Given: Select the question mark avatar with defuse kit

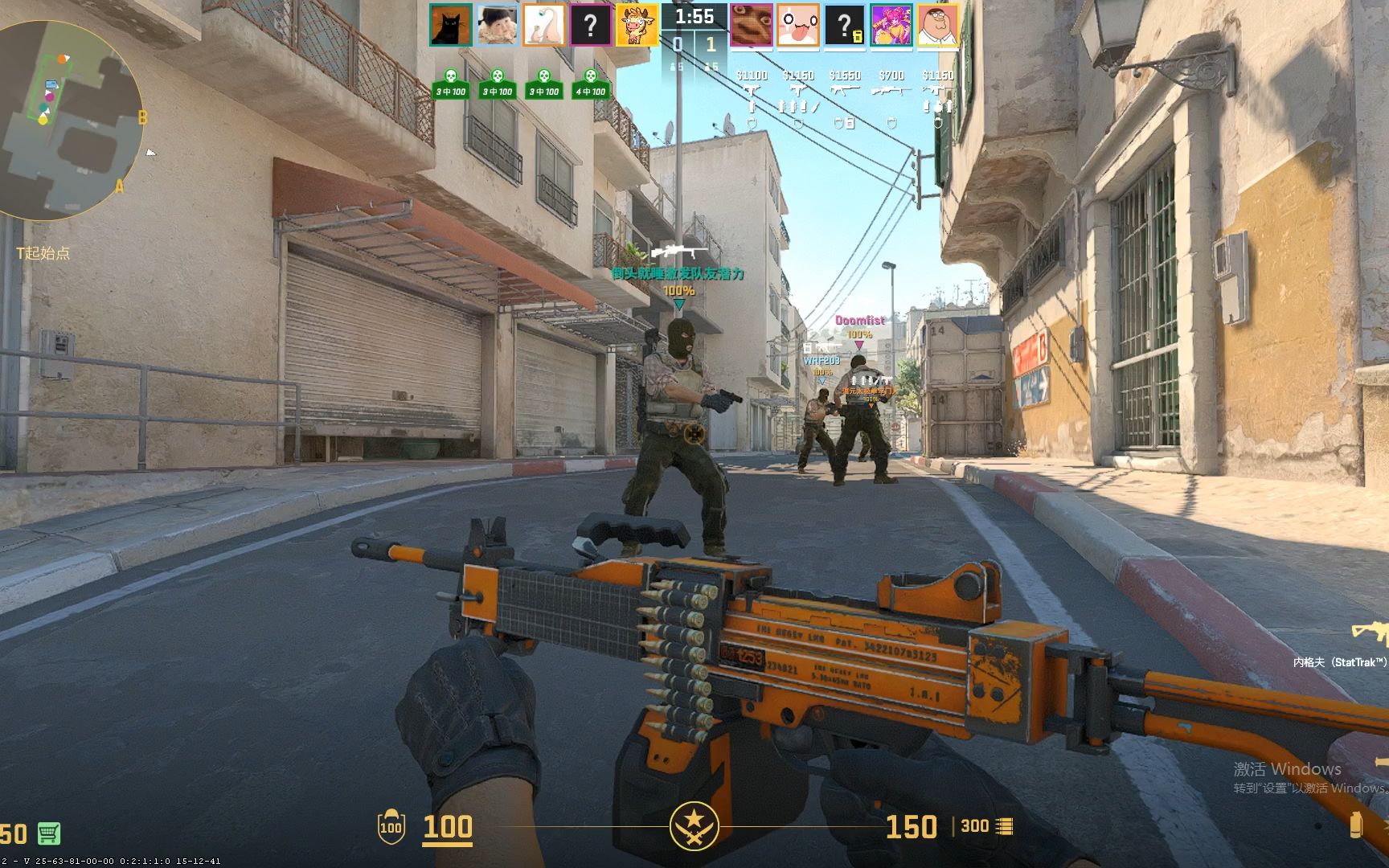Looking at the screenshot, I should click(844, 25).
